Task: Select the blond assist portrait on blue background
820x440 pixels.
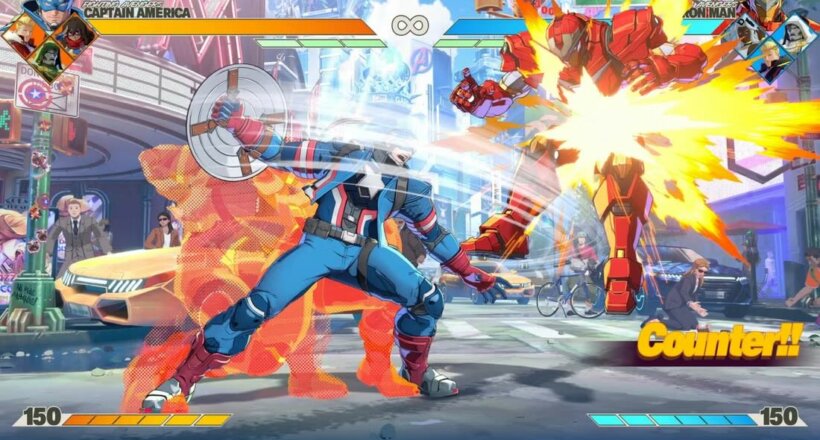Action: [x=771, y=60]
